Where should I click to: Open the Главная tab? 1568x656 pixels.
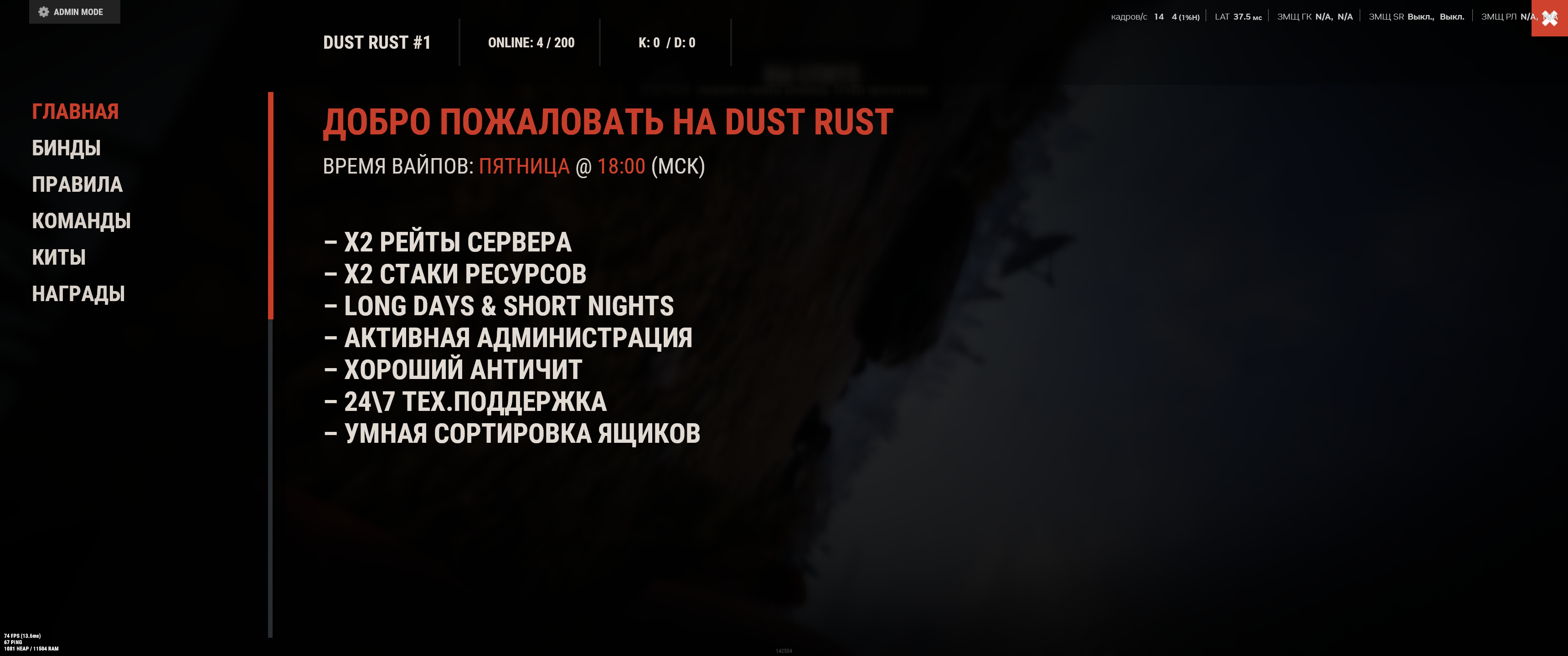[75, 111]
